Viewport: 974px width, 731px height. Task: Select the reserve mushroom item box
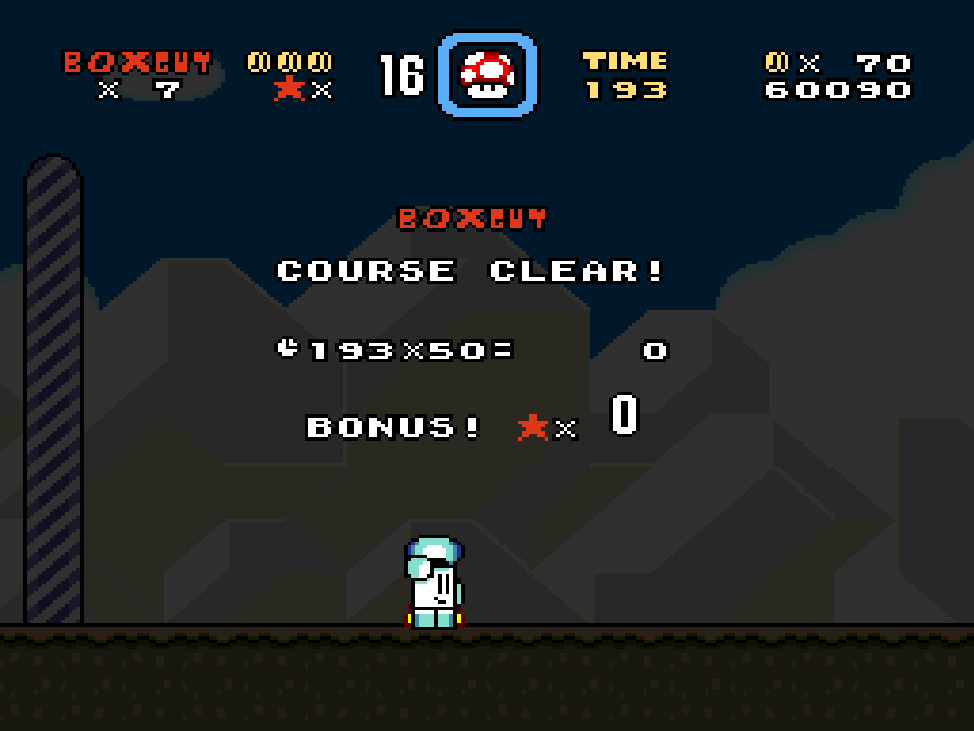(x=487, y=75)
